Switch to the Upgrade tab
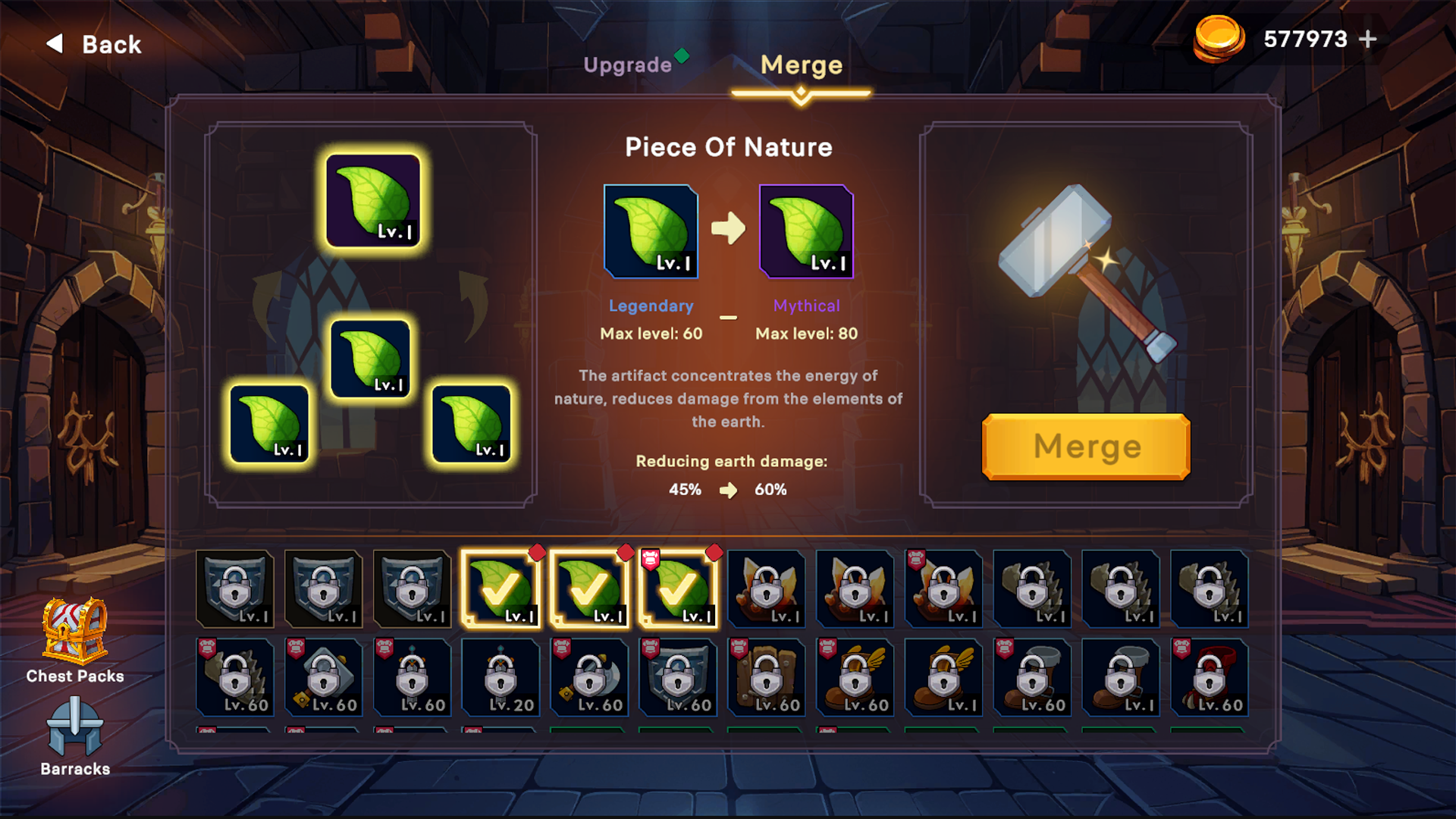Viewport: 1456px width, 819px height. click(628, 65)
